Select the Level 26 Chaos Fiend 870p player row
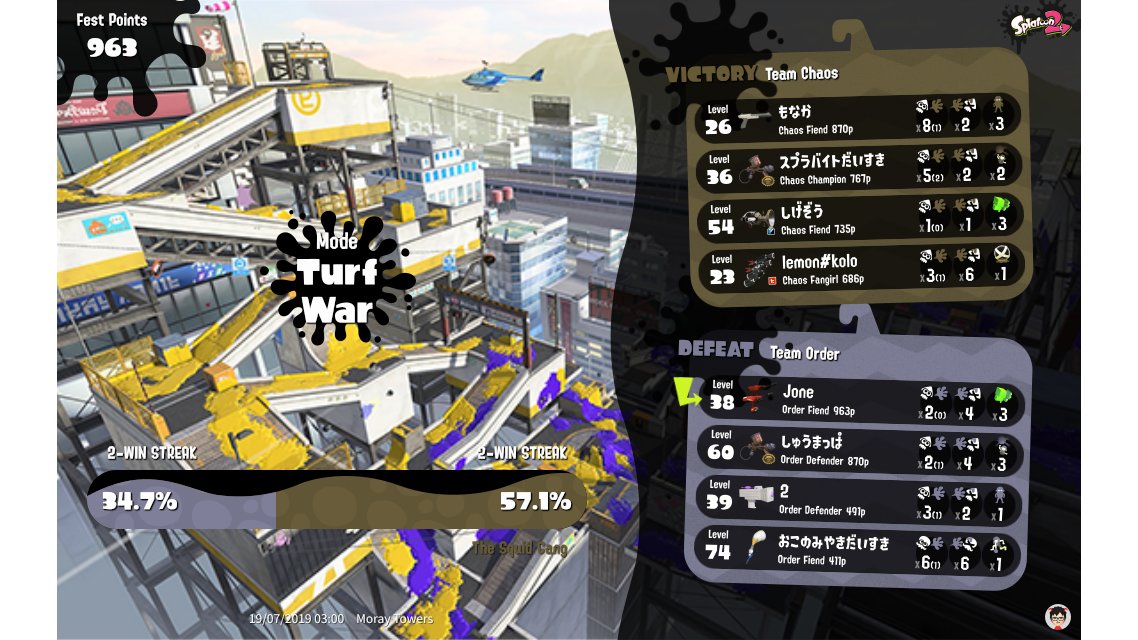Screen dimensions: 1138x640 858,117
